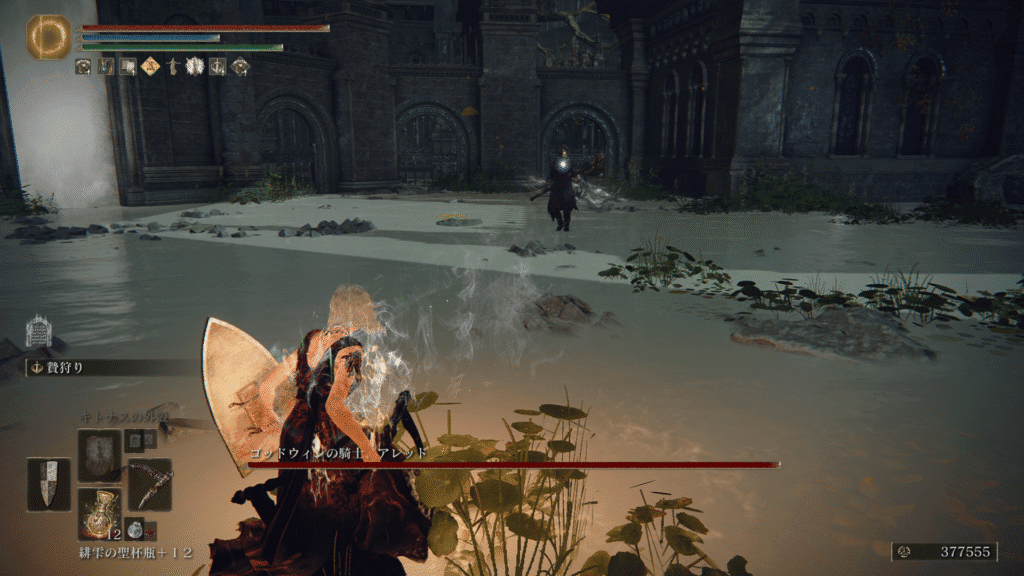The width and height of the screenshot is (1024, 576).
Task: Click the humanoid figure status icon
Action: tap(173, 67)
